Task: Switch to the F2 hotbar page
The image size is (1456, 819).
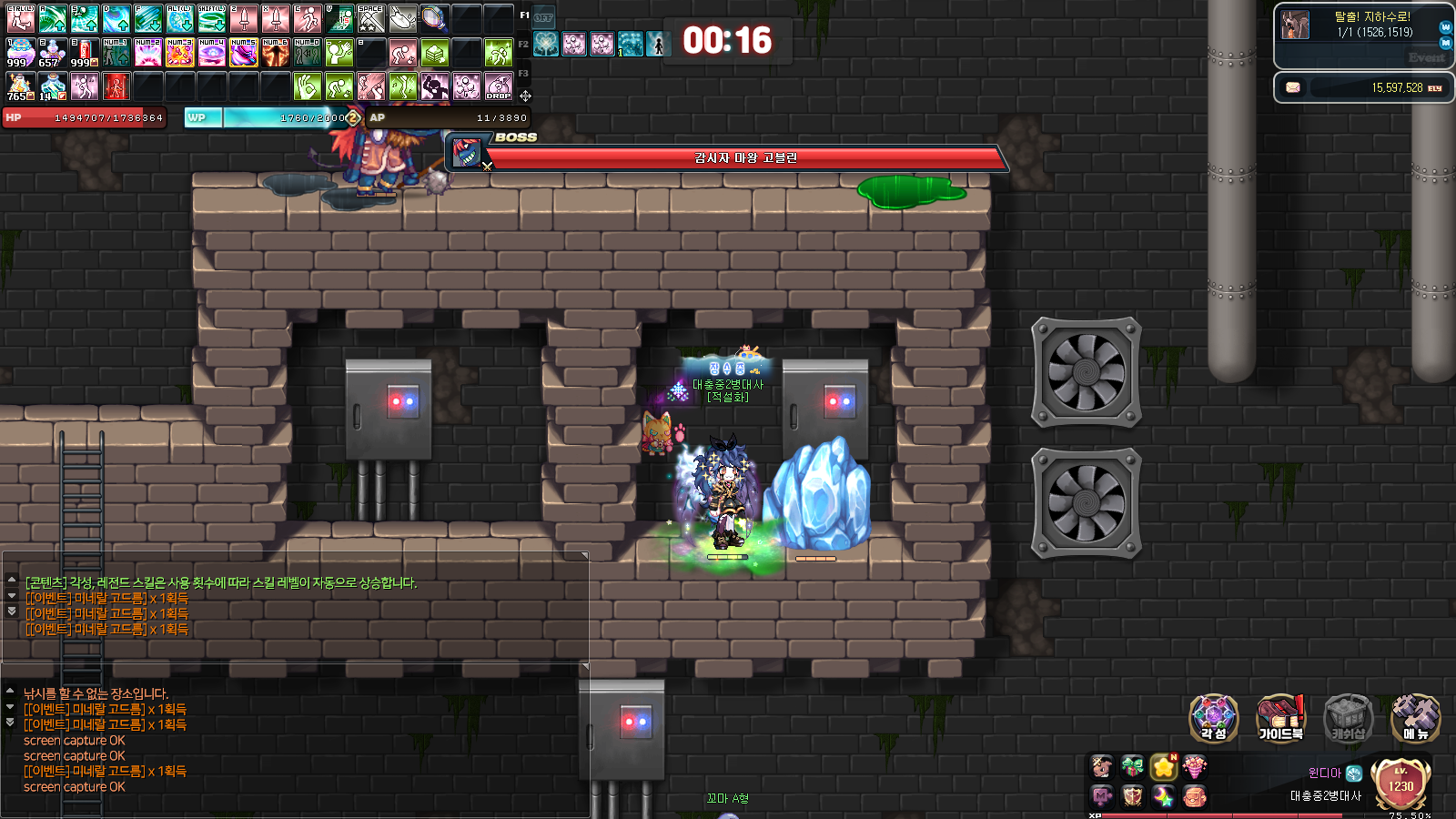Action: coord(523,44)
